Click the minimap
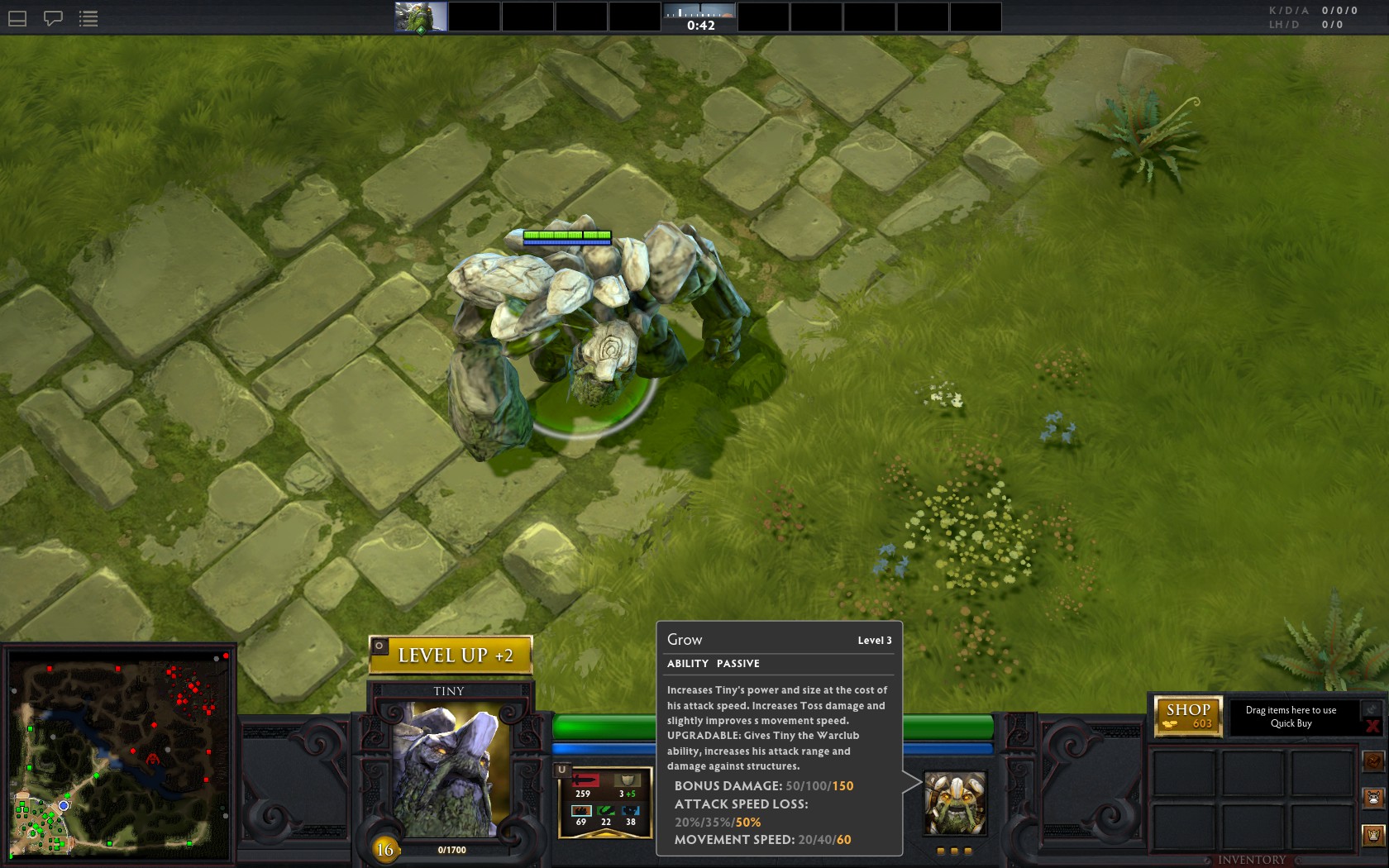The image size is (1389, 868). (120, 754)
